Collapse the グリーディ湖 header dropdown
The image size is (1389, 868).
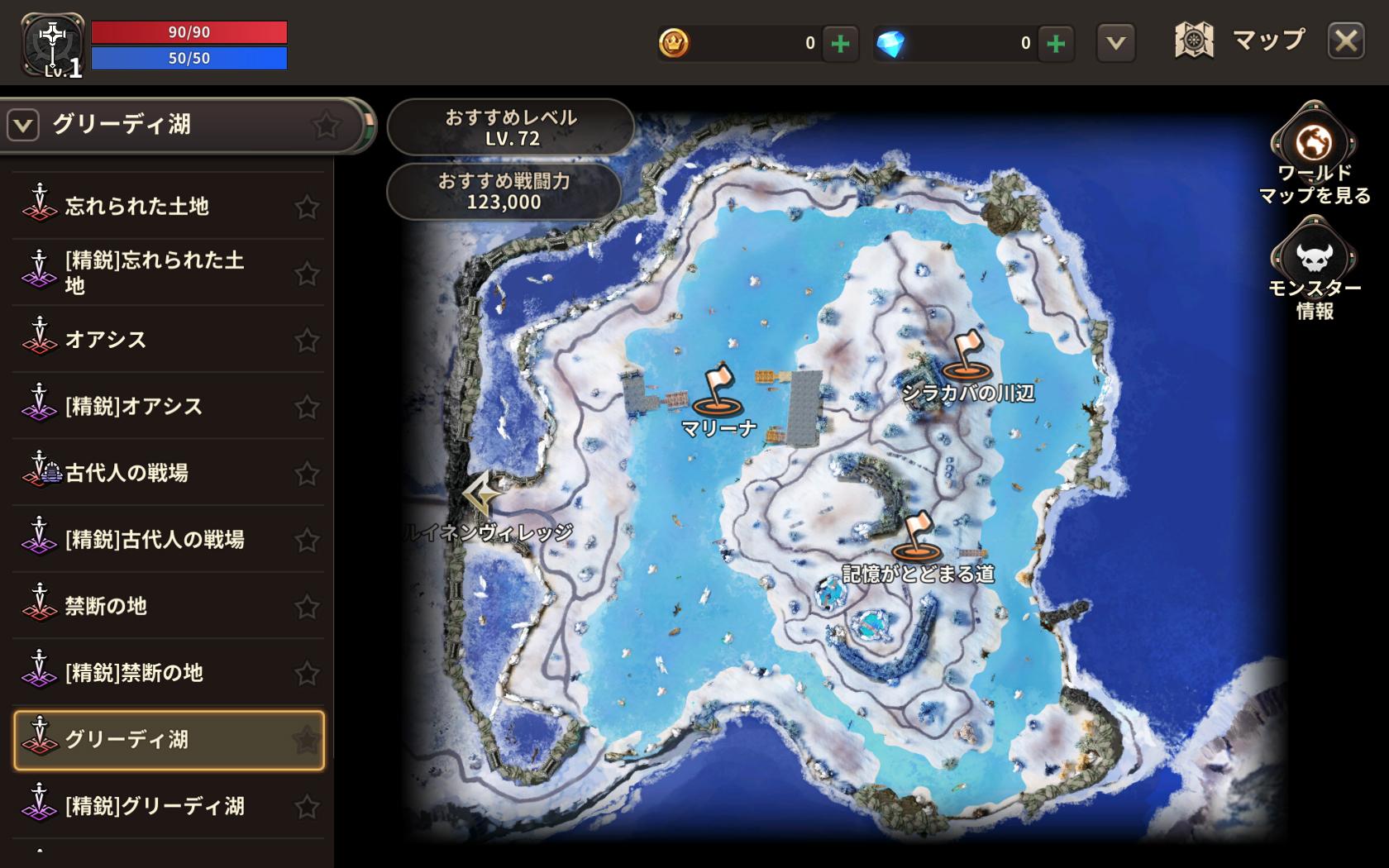point(23,126)
